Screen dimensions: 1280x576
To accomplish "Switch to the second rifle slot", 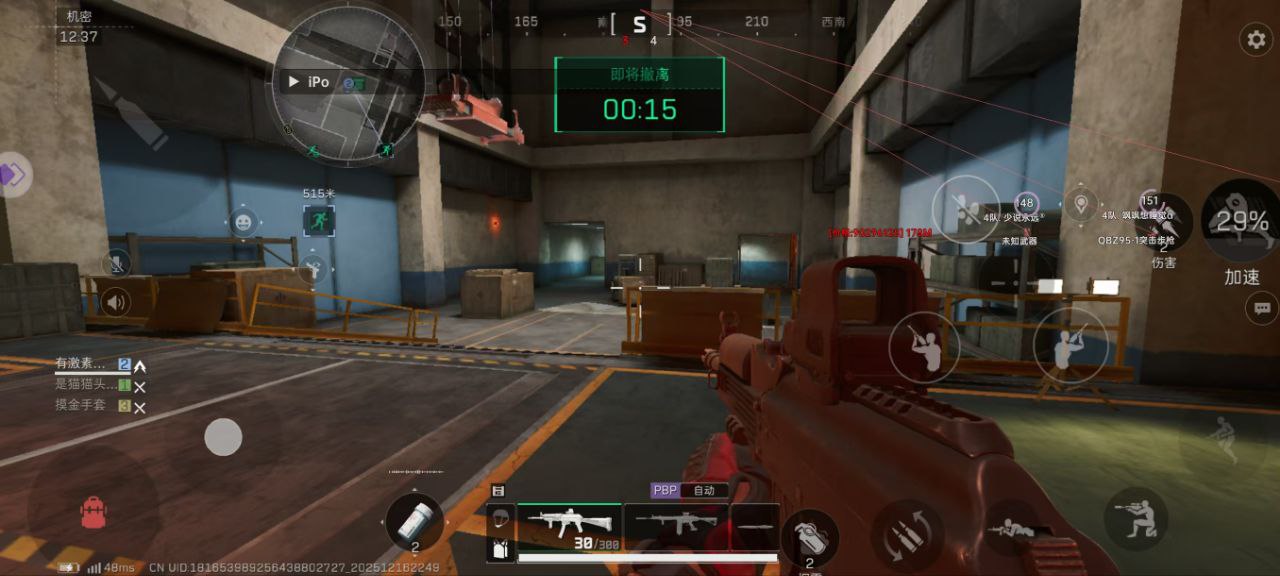I will point(675,523).
